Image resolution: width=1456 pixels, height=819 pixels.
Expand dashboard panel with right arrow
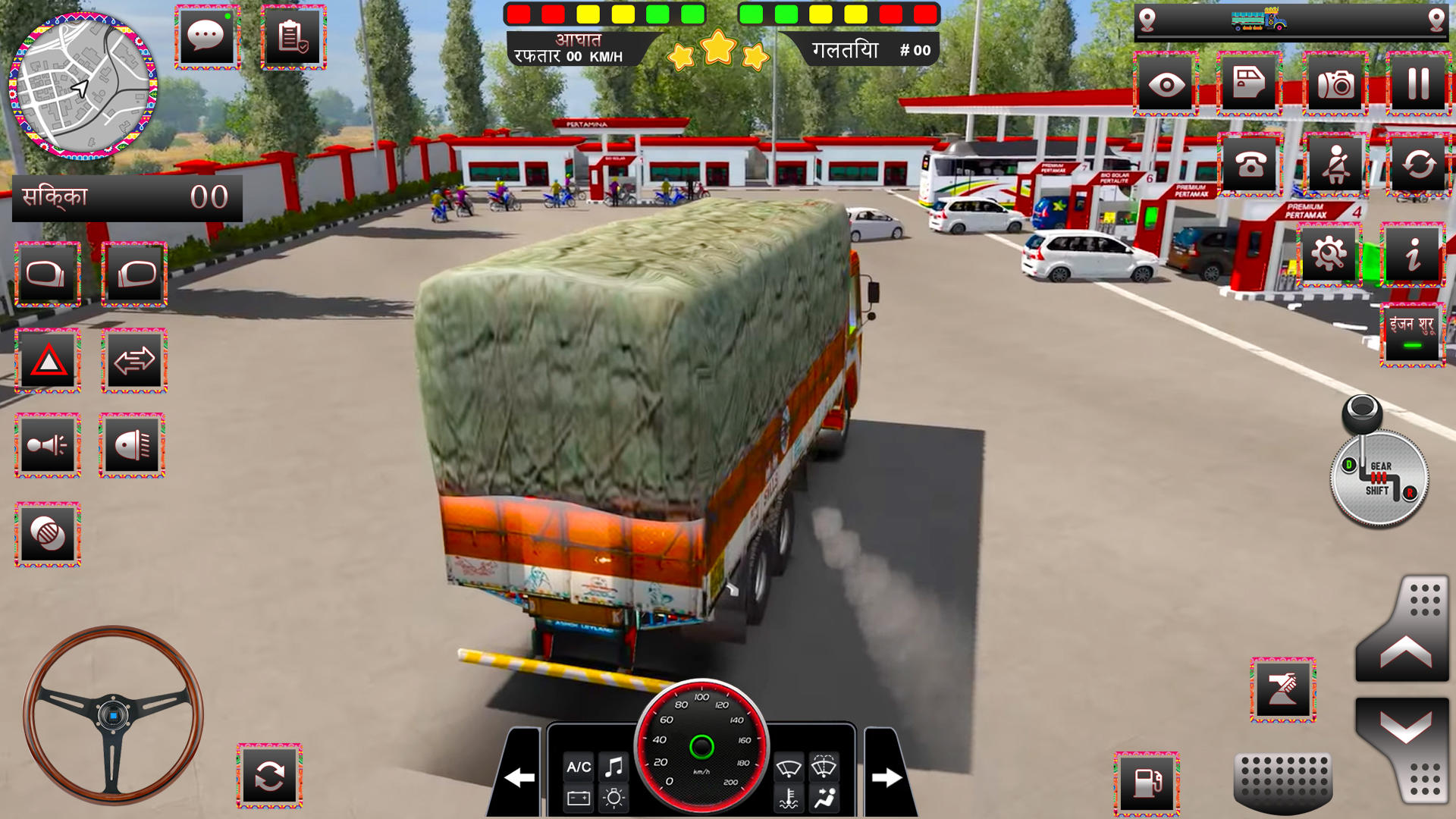point(884,777)
